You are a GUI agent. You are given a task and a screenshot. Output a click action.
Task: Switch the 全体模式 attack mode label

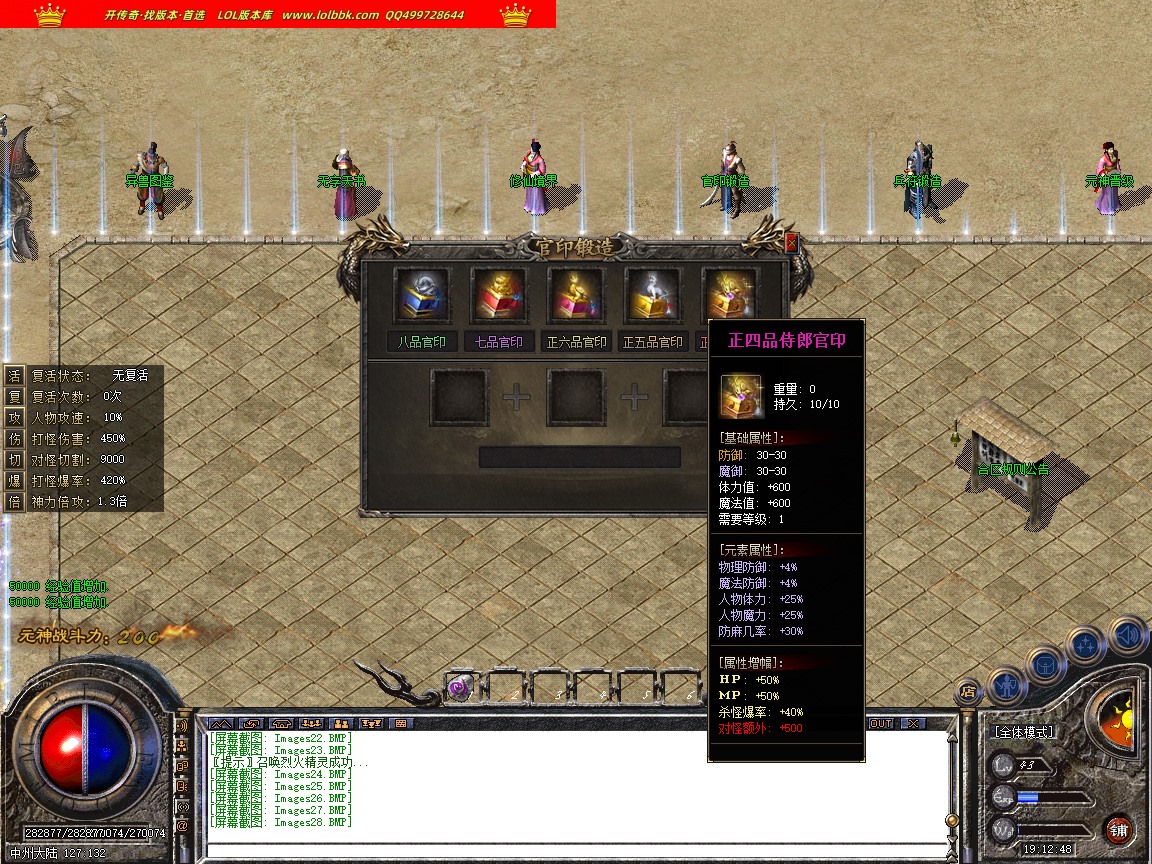[1023, 732]
